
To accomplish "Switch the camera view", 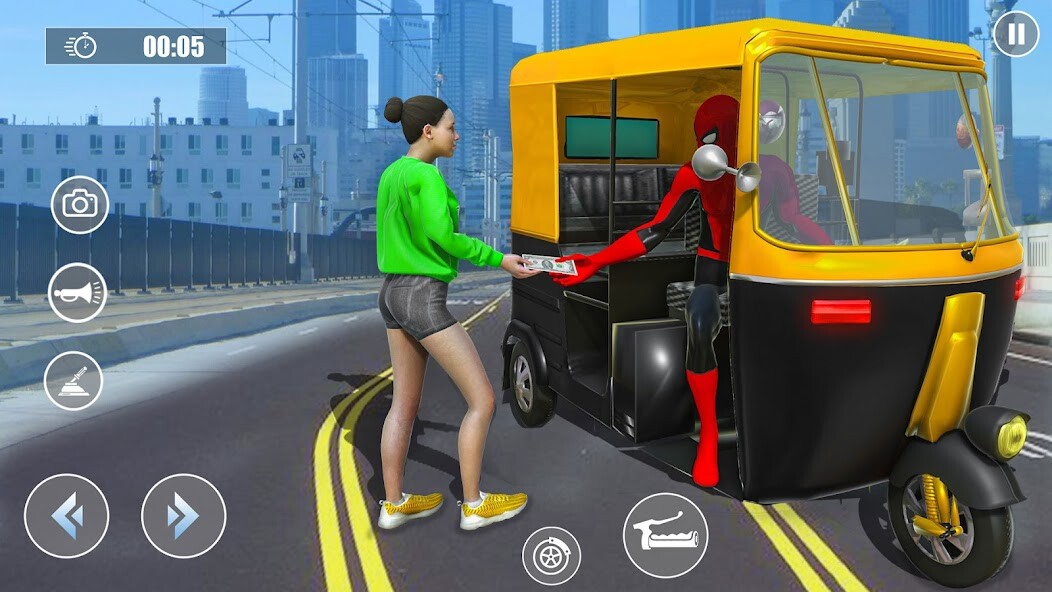I will [x=79, y=205].
